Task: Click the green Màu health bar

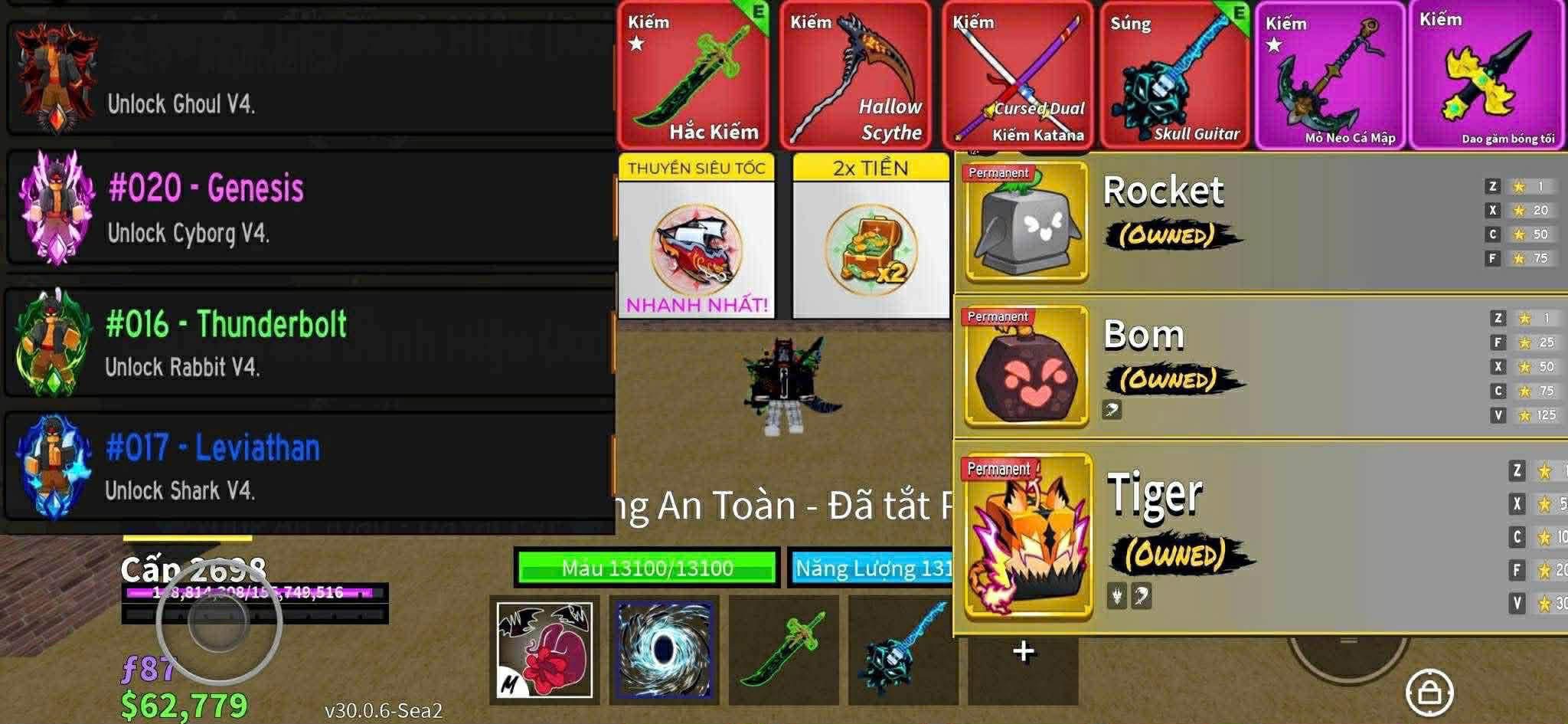Action: coord(647,570)
